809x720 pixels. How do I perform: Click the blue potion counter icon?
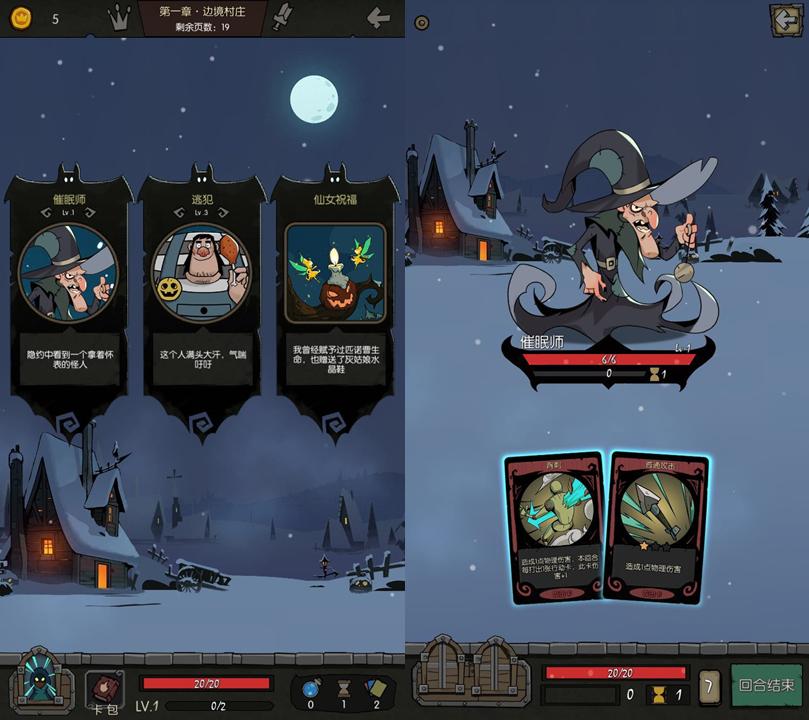click(x=309, y=688)
